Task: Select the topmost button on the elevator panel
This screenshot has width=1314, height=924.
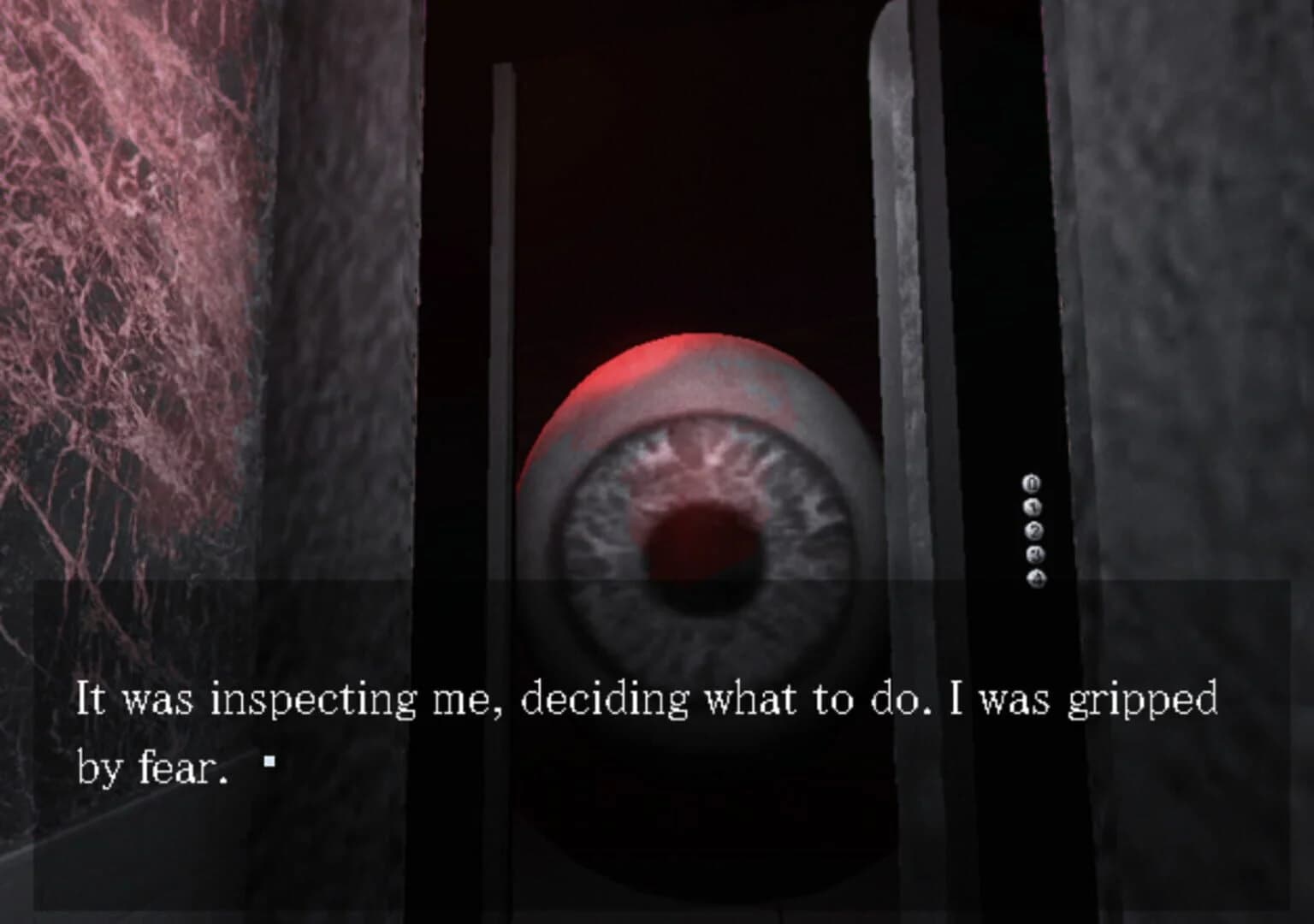Action: click(1030, 483)
